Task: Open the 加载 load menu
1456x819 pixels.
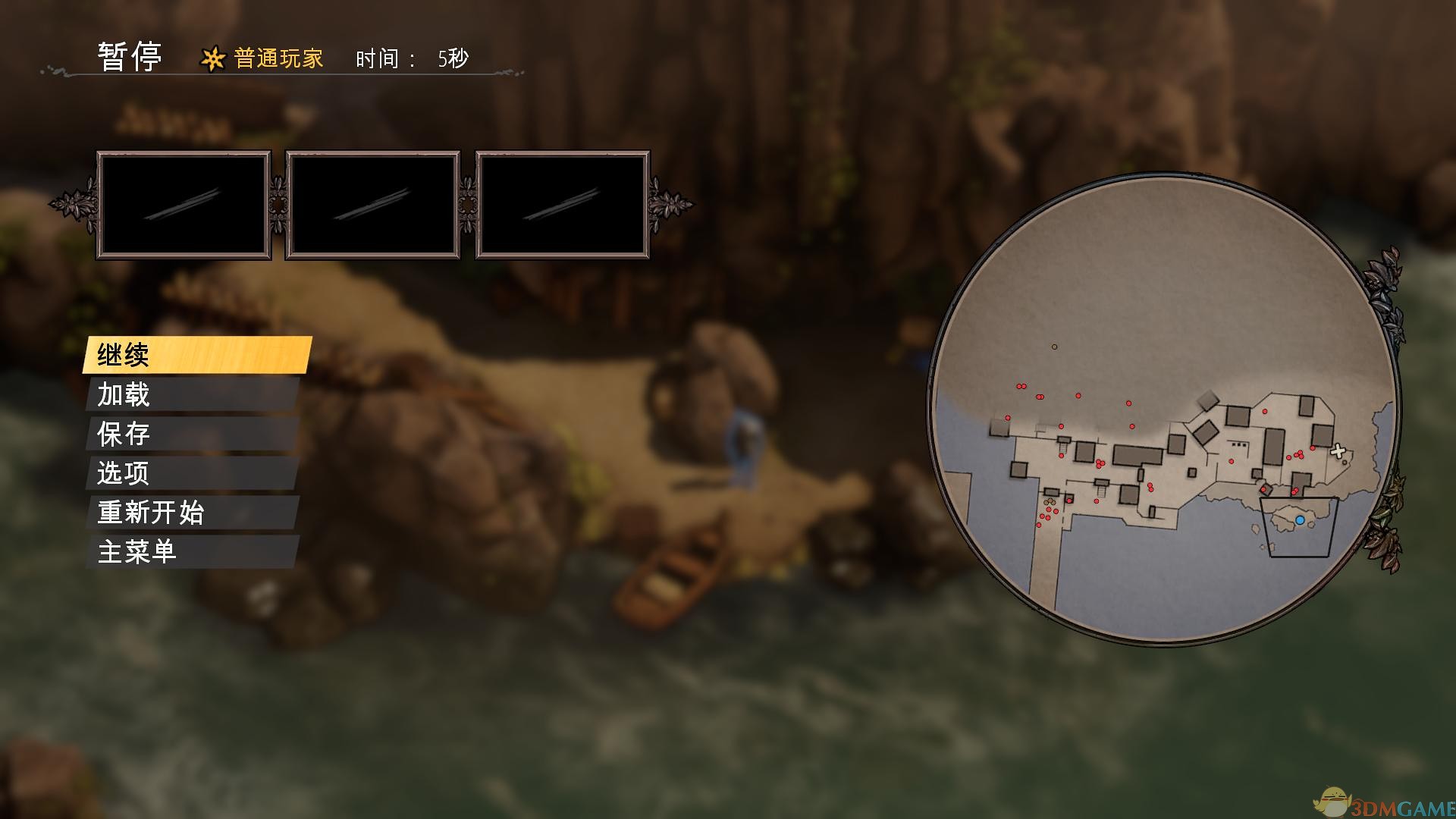Action: tap(193, 394)
